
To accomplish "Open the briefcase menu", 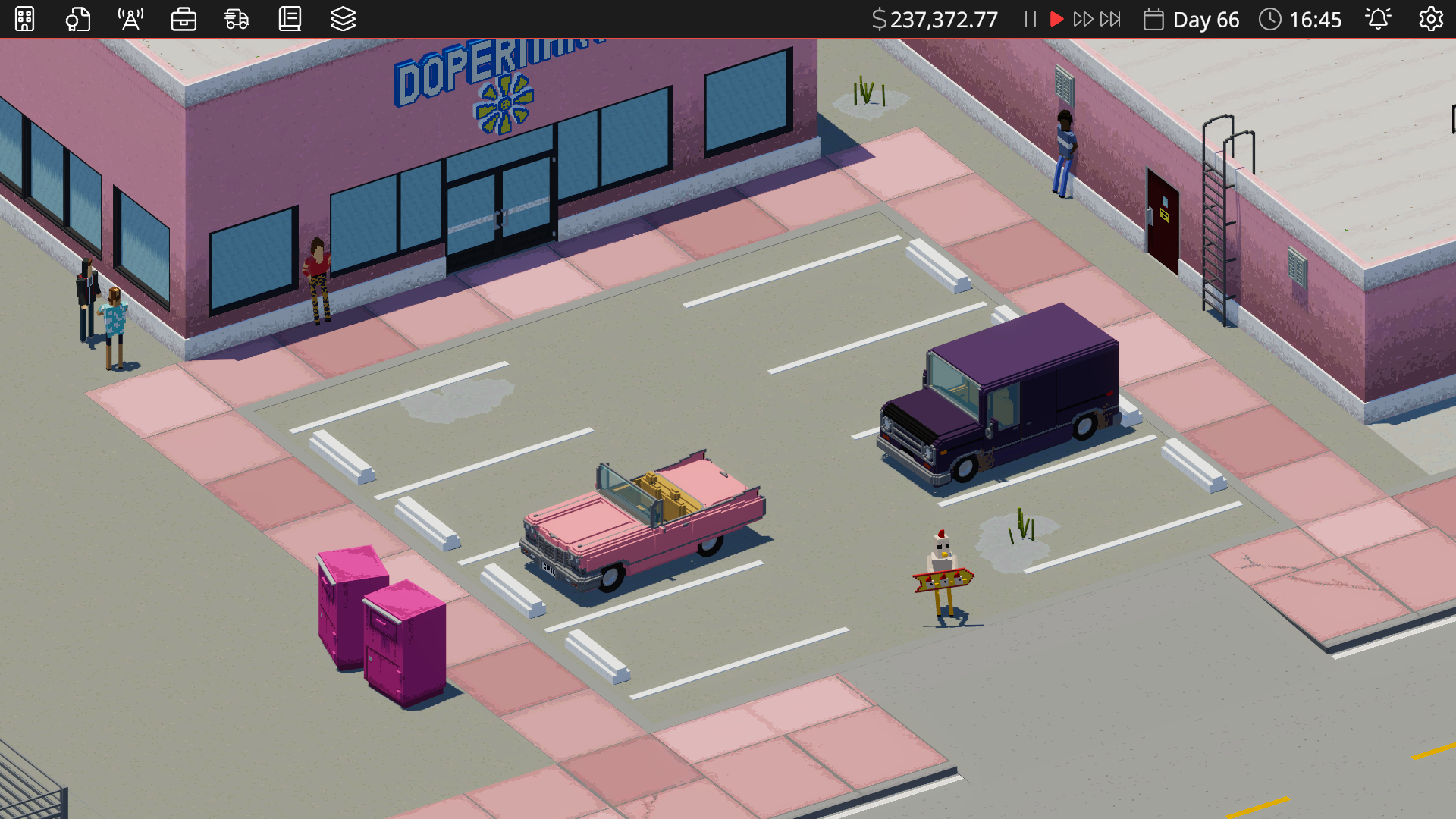I will 184,19.
